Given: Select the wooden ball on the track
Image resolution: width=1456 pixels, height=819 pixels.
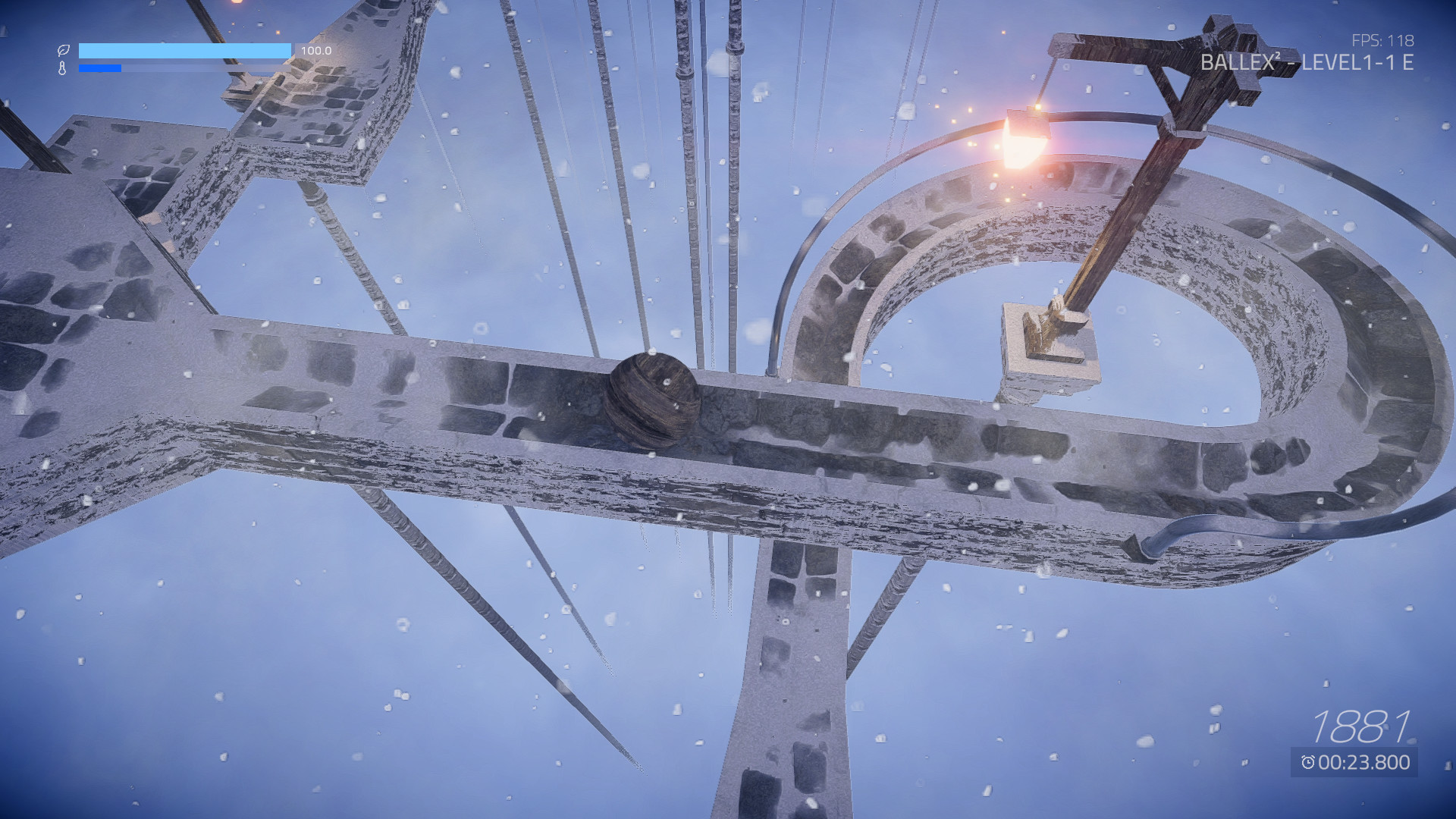Looking at the screenshot, I should (x=654, y=402).
